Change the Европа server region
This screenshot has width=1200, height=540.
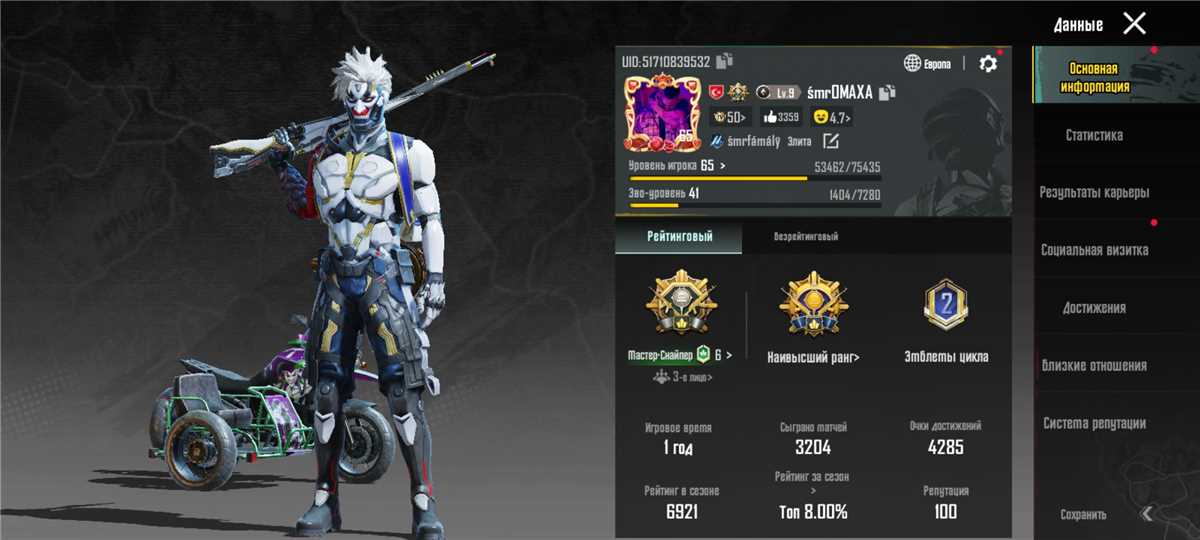pyautogui.click(x=927, y=64)
